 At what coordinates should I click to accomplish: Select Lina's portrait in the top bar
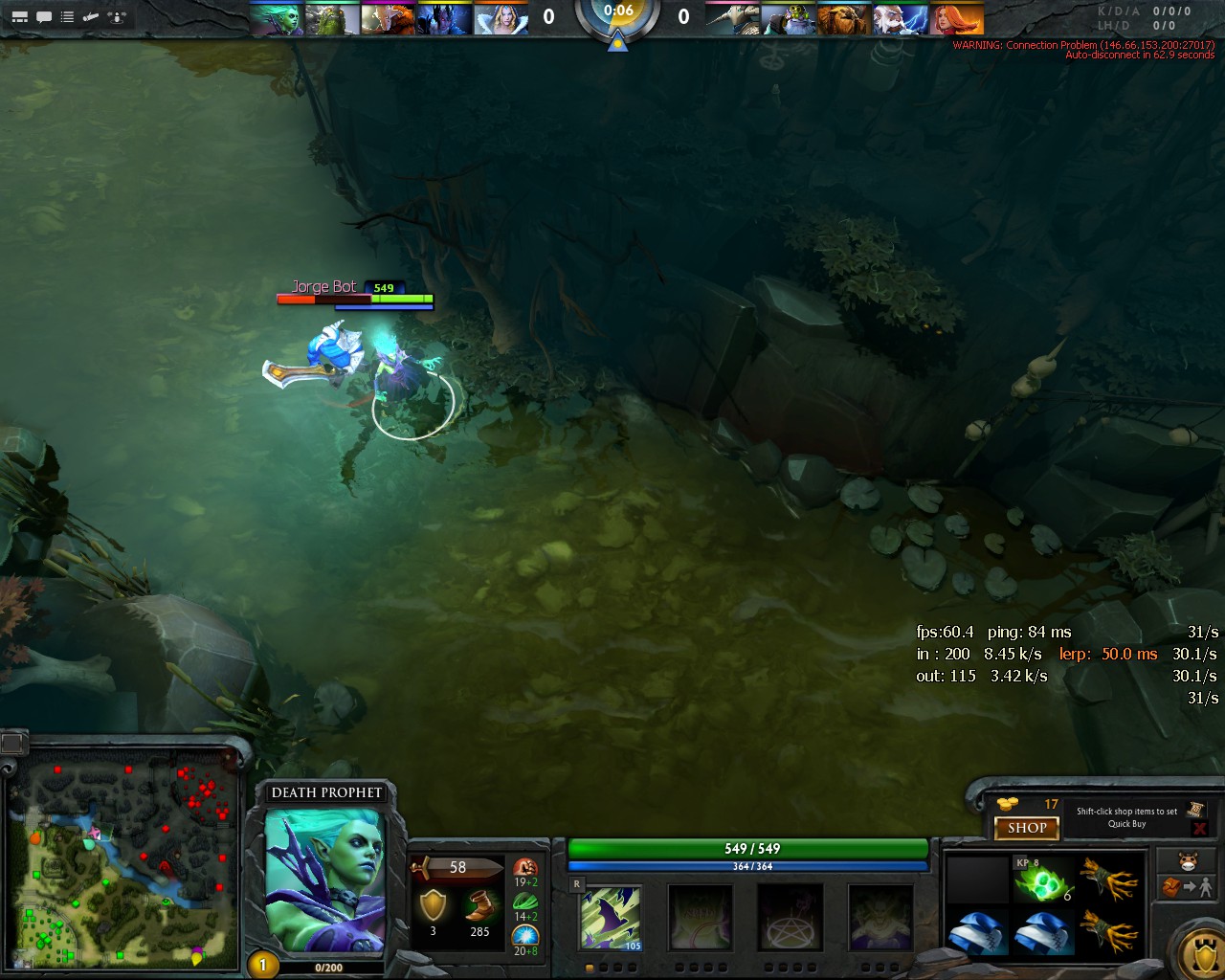tap(956, 19)
